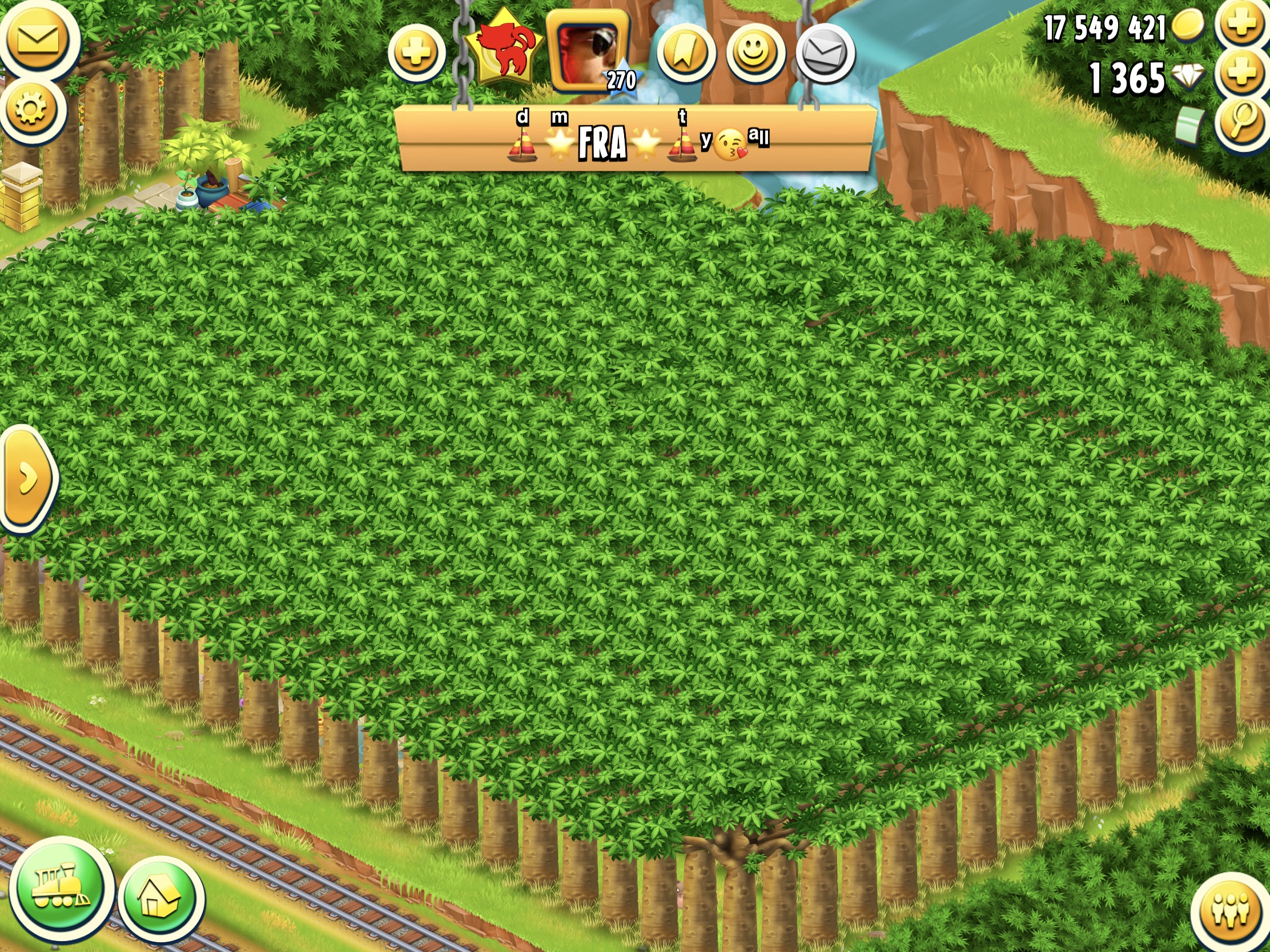
Task: Return home with the house button
Action: coord(160,899)
